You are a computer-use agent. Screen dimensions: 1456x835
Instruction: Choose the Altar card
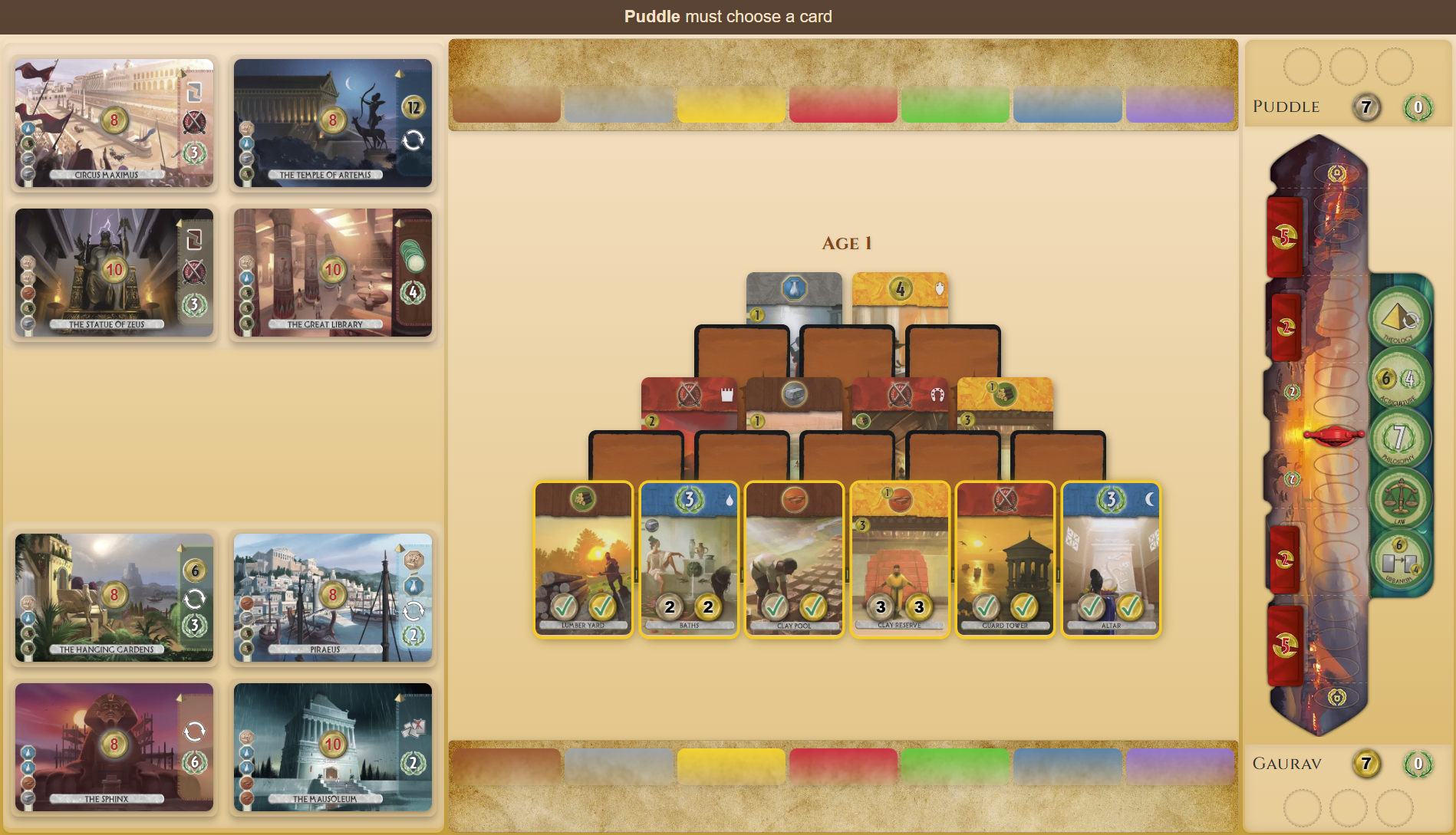click(x=1111, y=560)
